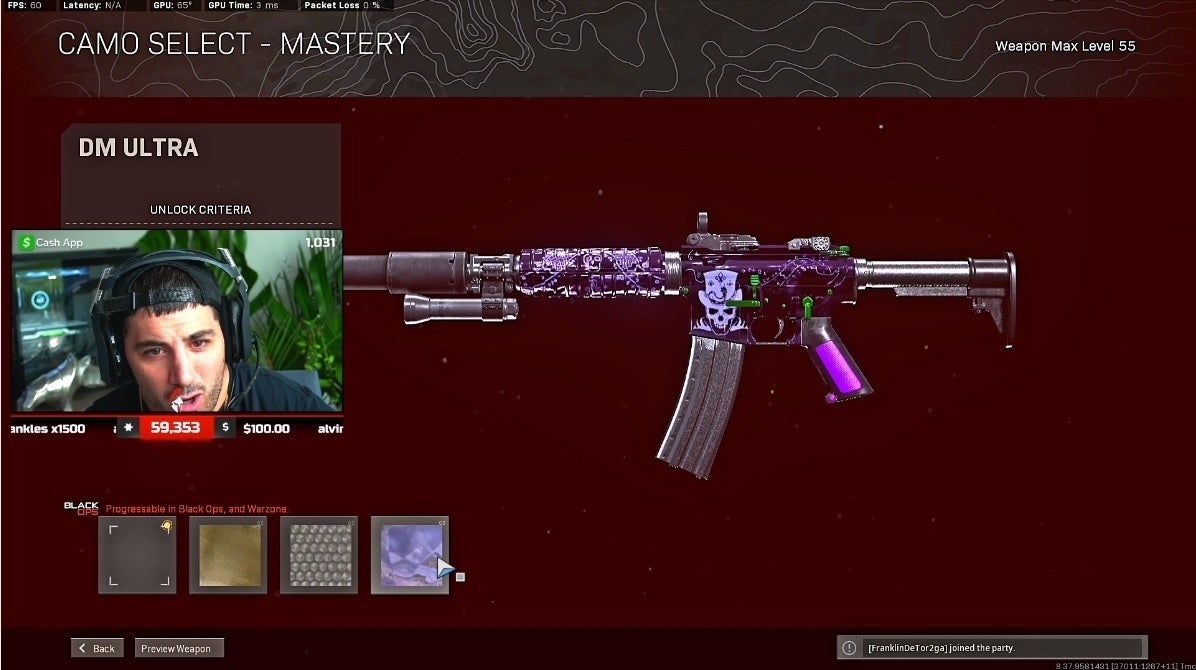Image resolution: width=1196 pixels, height=670 pixels.
Task: Go back with the Back button
Action: coord(97,648)
